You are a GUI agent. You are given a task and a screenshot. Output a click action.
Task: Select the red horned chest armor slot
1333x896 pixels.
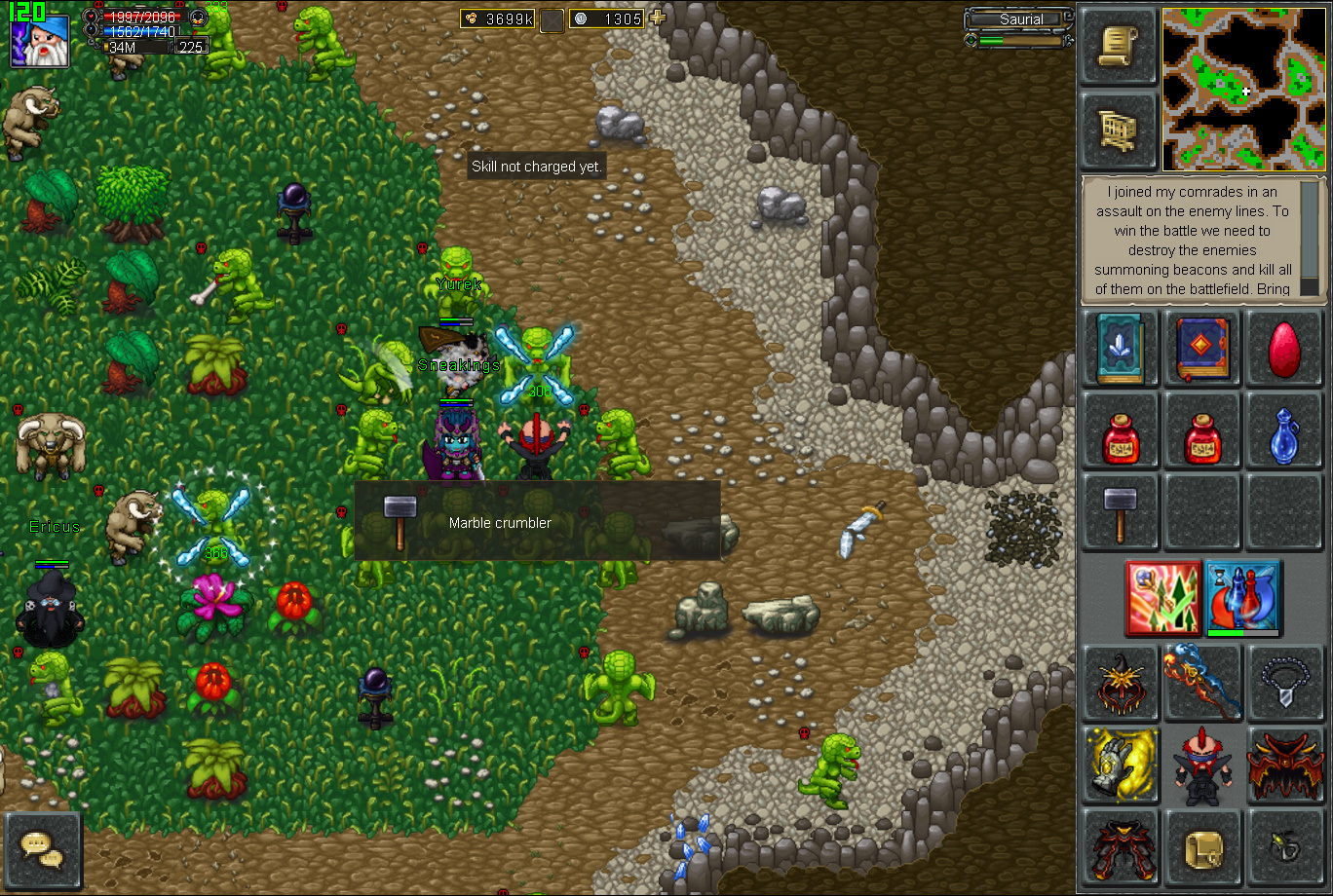[1284, 765]
